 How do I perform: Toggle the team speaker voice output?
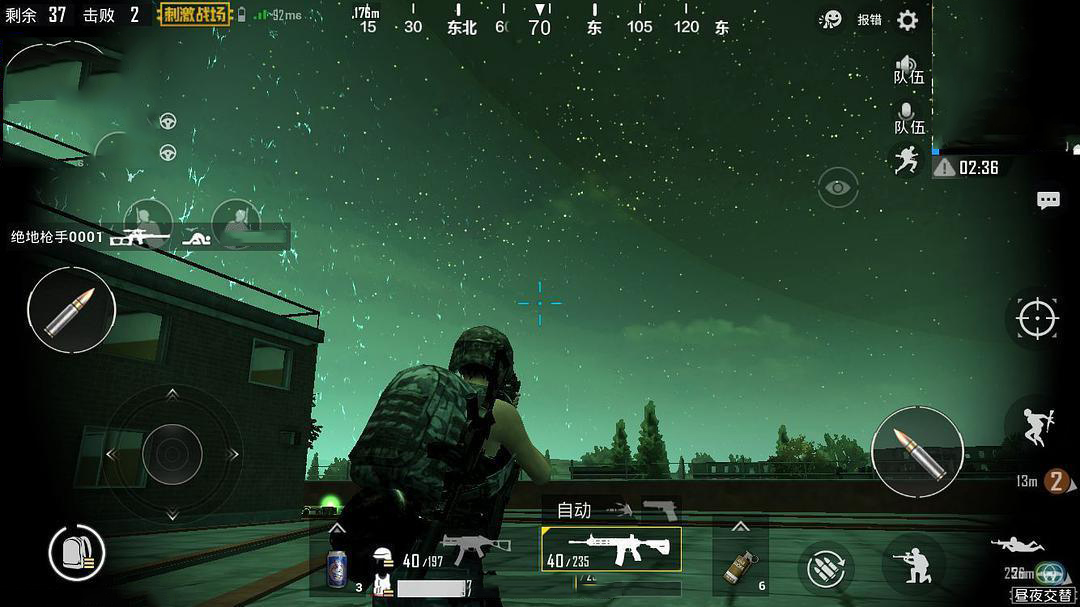click(x=908, y=69)
